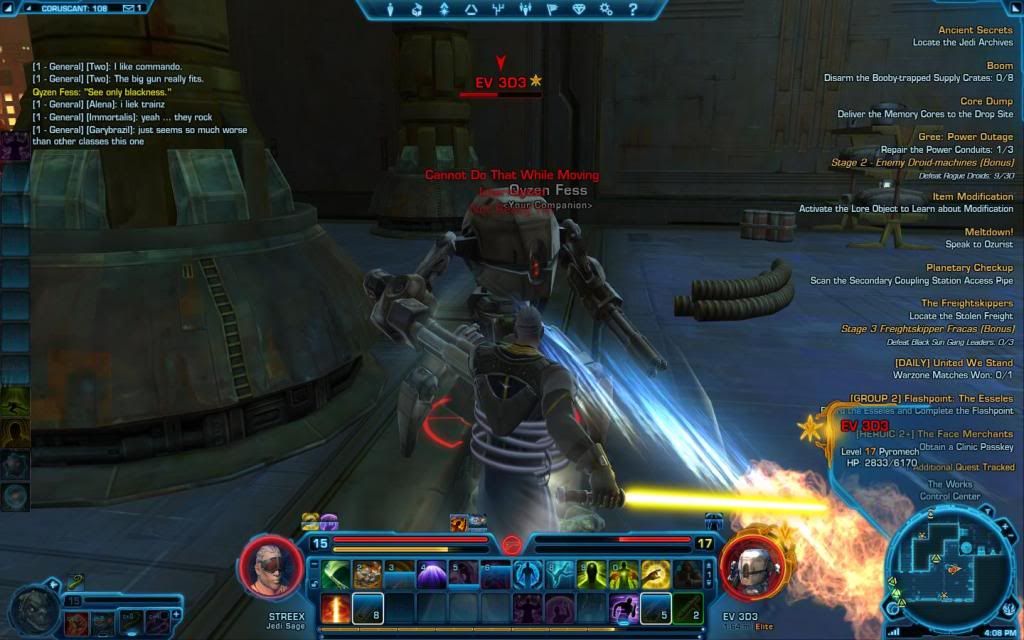Open help with the question mark icon
Image resolution: width=1024 pixels, height=640 pixels.
632,10
